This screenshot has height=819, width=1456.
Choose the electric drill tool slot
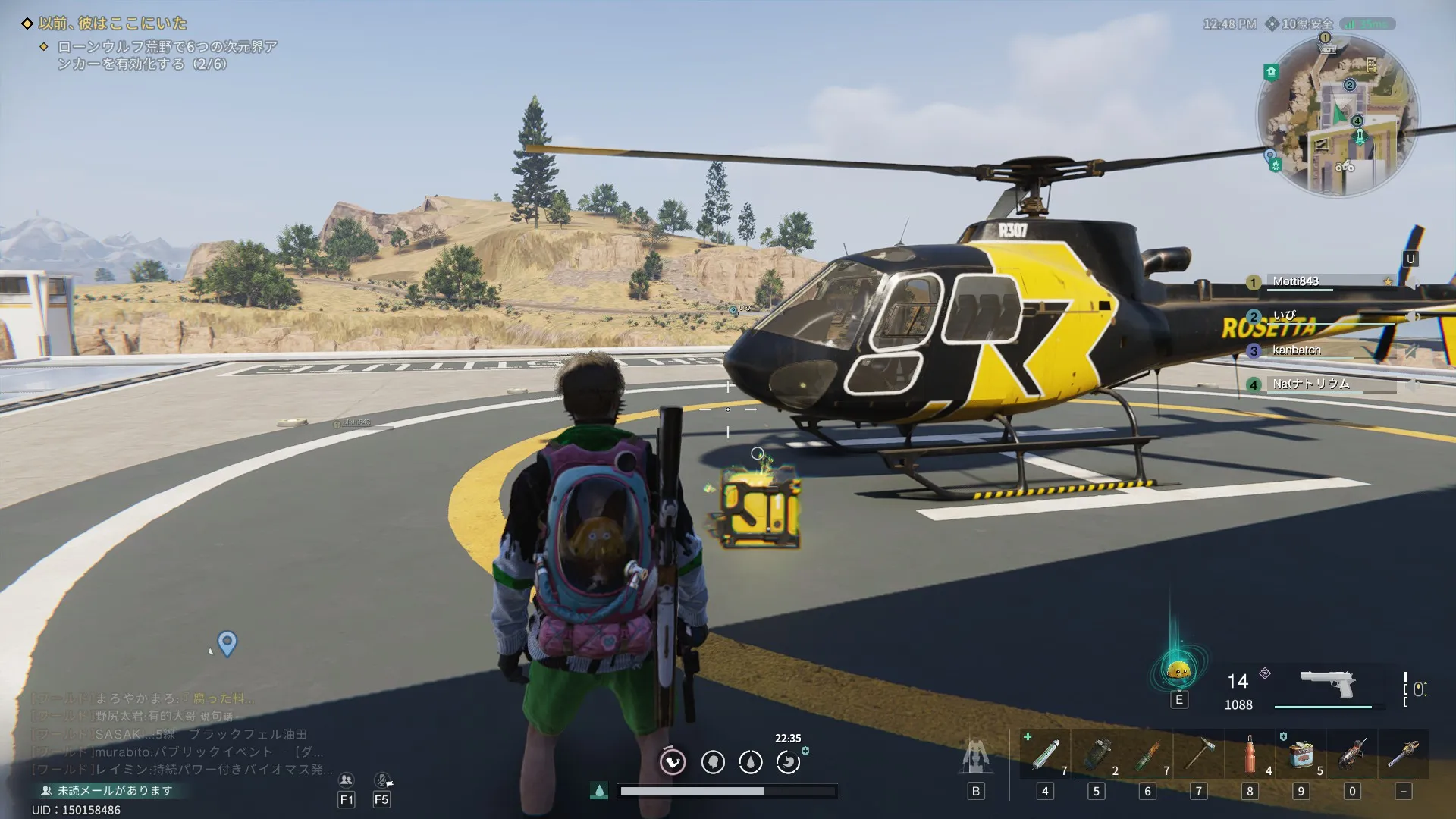click(1352, 755)
